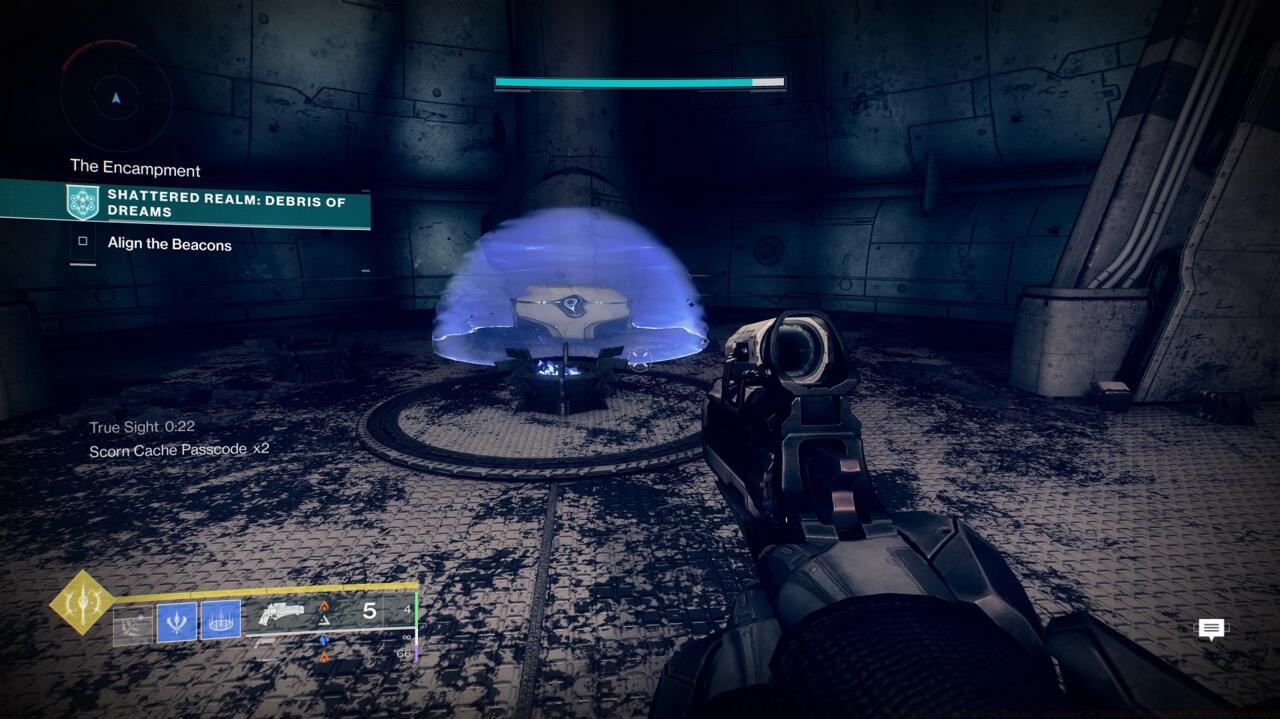Image resolution: width=1280 pixels, height=719 pixels.
Task: Use the blue melee ability icon
Action: tap(176, 622)
